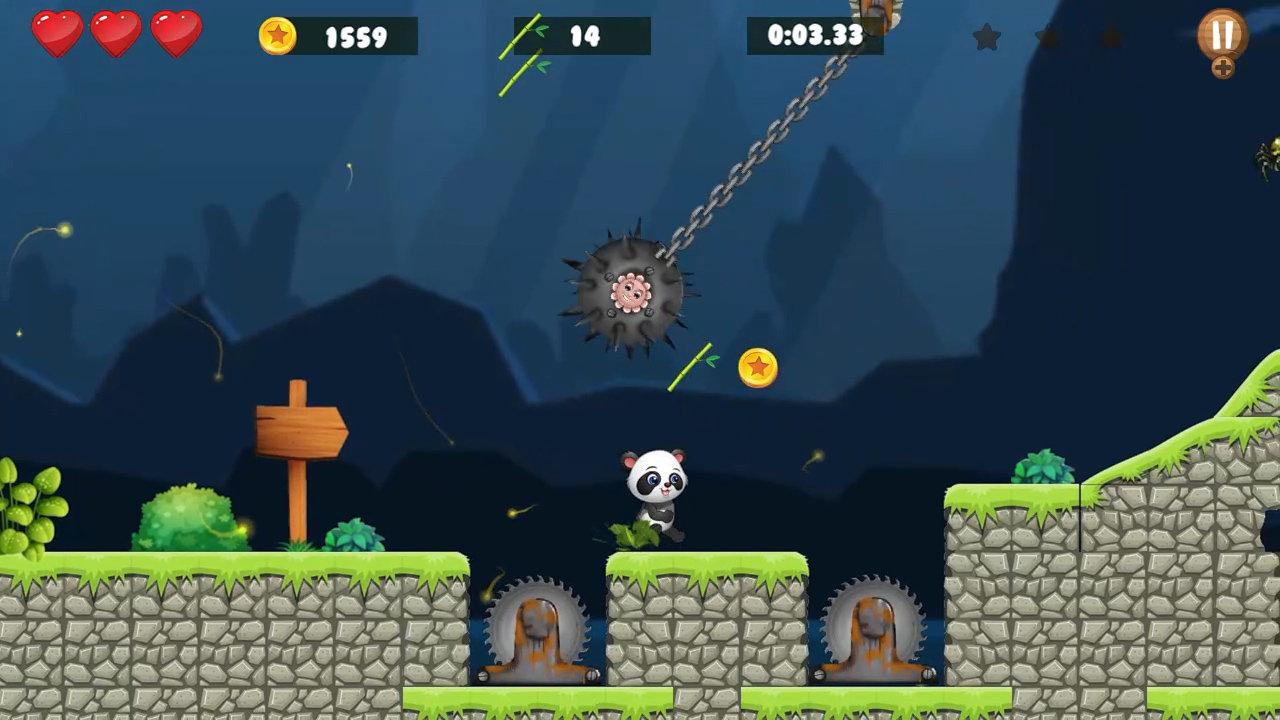
Task: Click the rightmost dimmed star icon
Action: point(1111,38)
